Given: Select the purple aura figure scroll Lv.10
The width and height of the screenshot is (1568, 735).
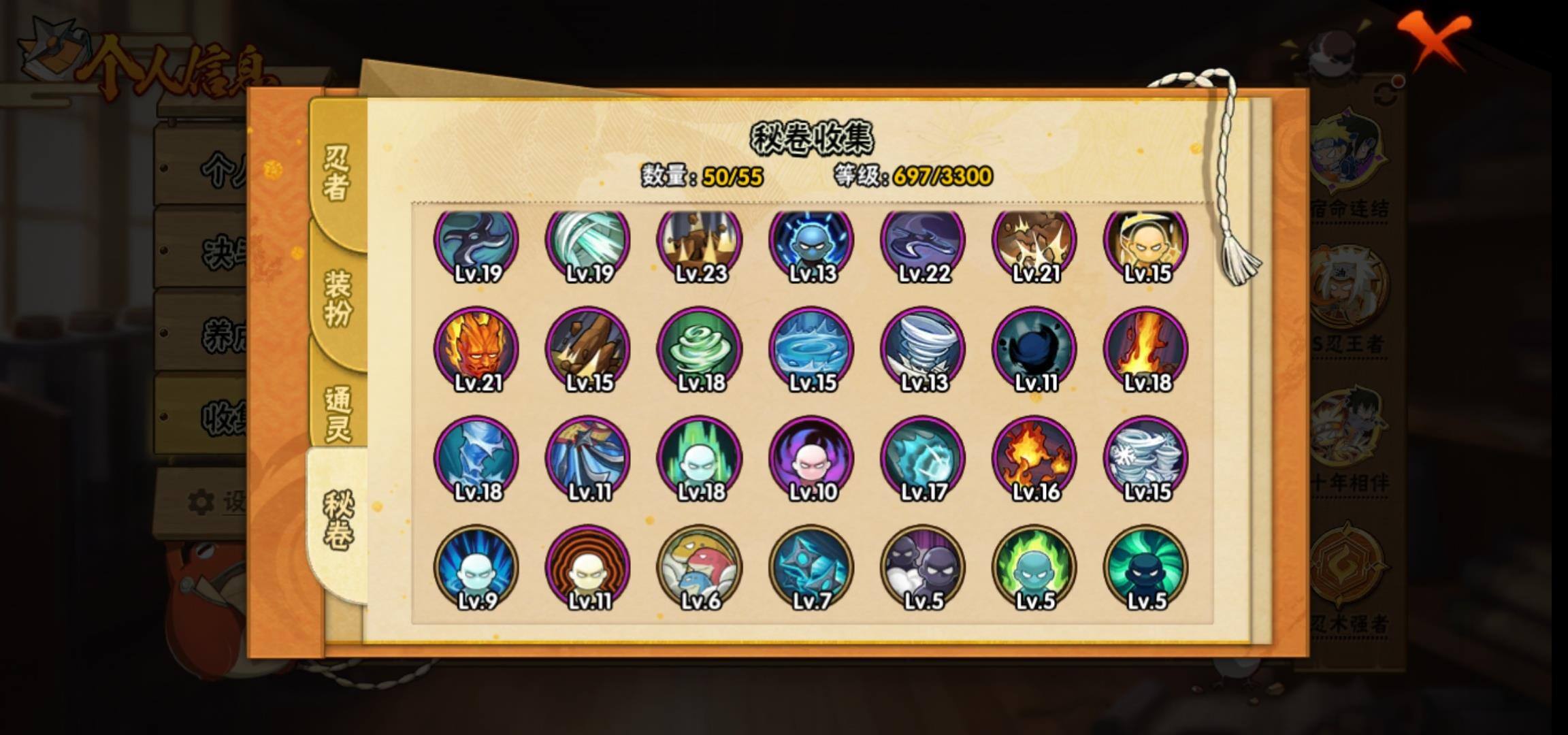Looking at the screenshot, I should [811, 457].
